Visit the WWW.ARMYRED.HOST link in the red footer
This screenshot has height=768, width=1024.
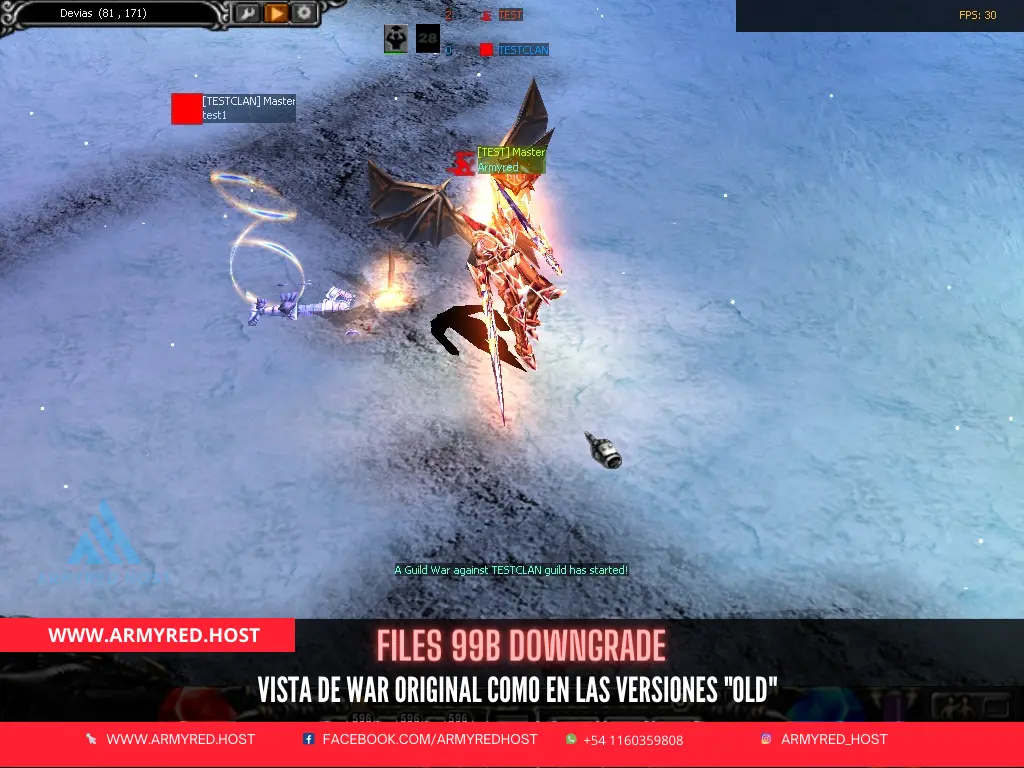click(180, 740)
